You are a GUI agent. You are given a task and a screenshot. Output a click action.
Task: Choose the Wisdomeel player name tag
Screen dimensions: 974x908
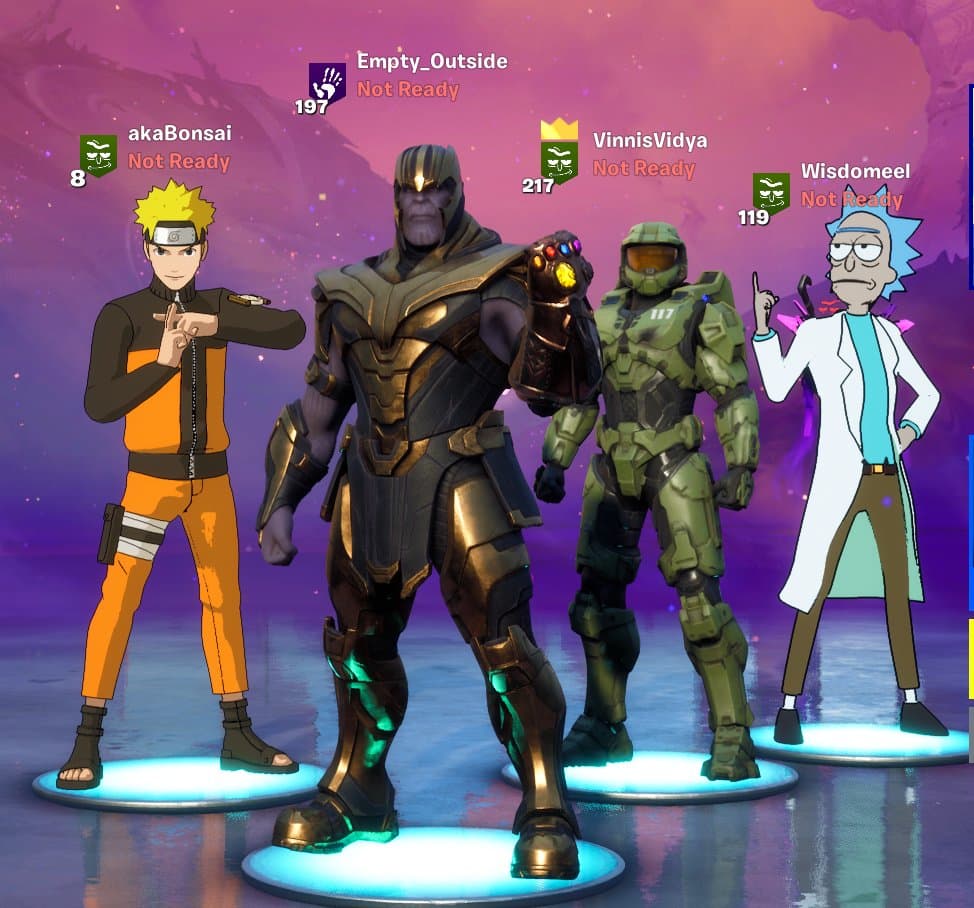pyautogui.click(x=855, y=172)
